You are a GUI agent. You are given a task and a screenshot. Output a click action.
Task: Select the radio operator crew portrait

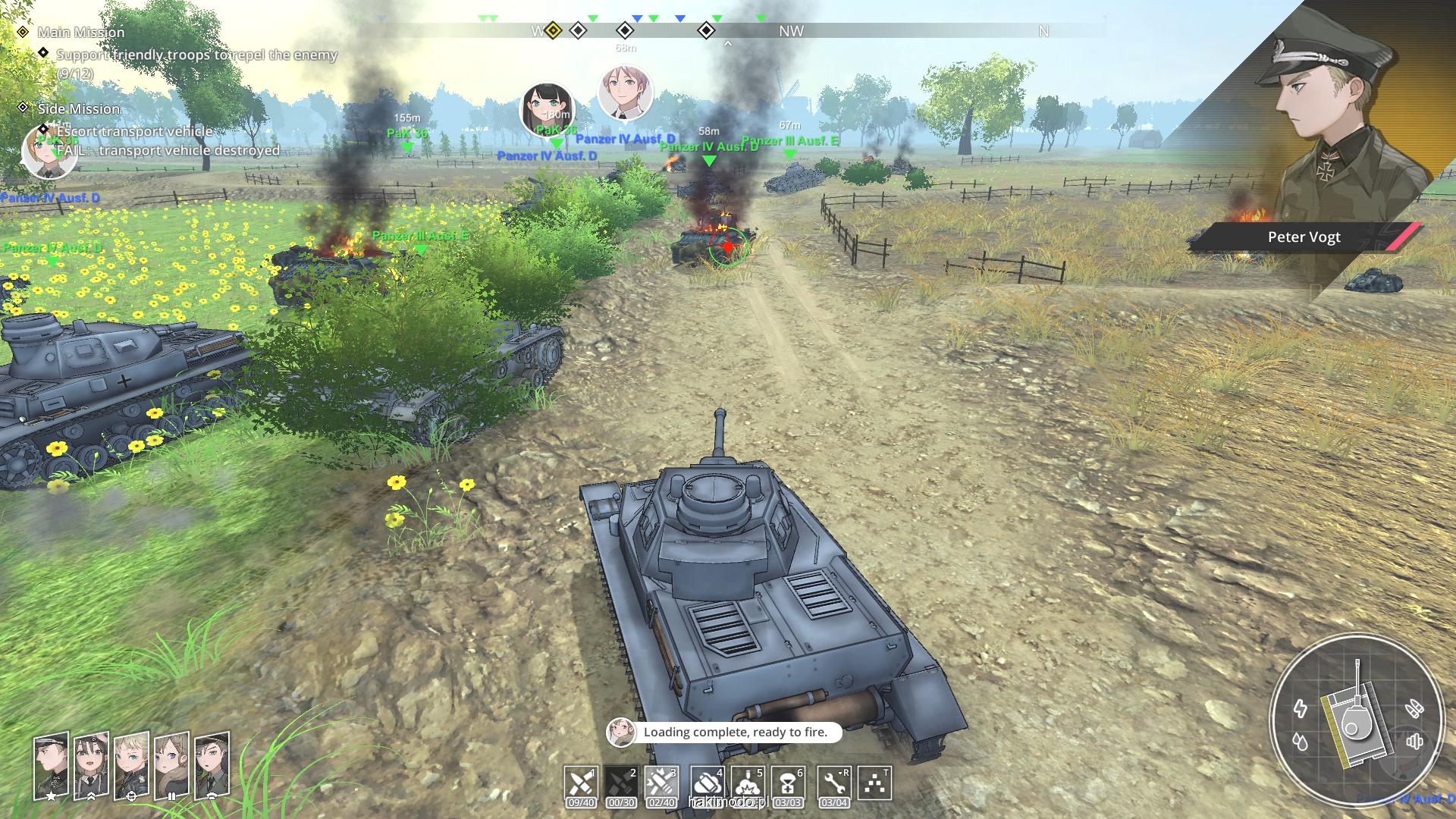click(x=212, y=766)
